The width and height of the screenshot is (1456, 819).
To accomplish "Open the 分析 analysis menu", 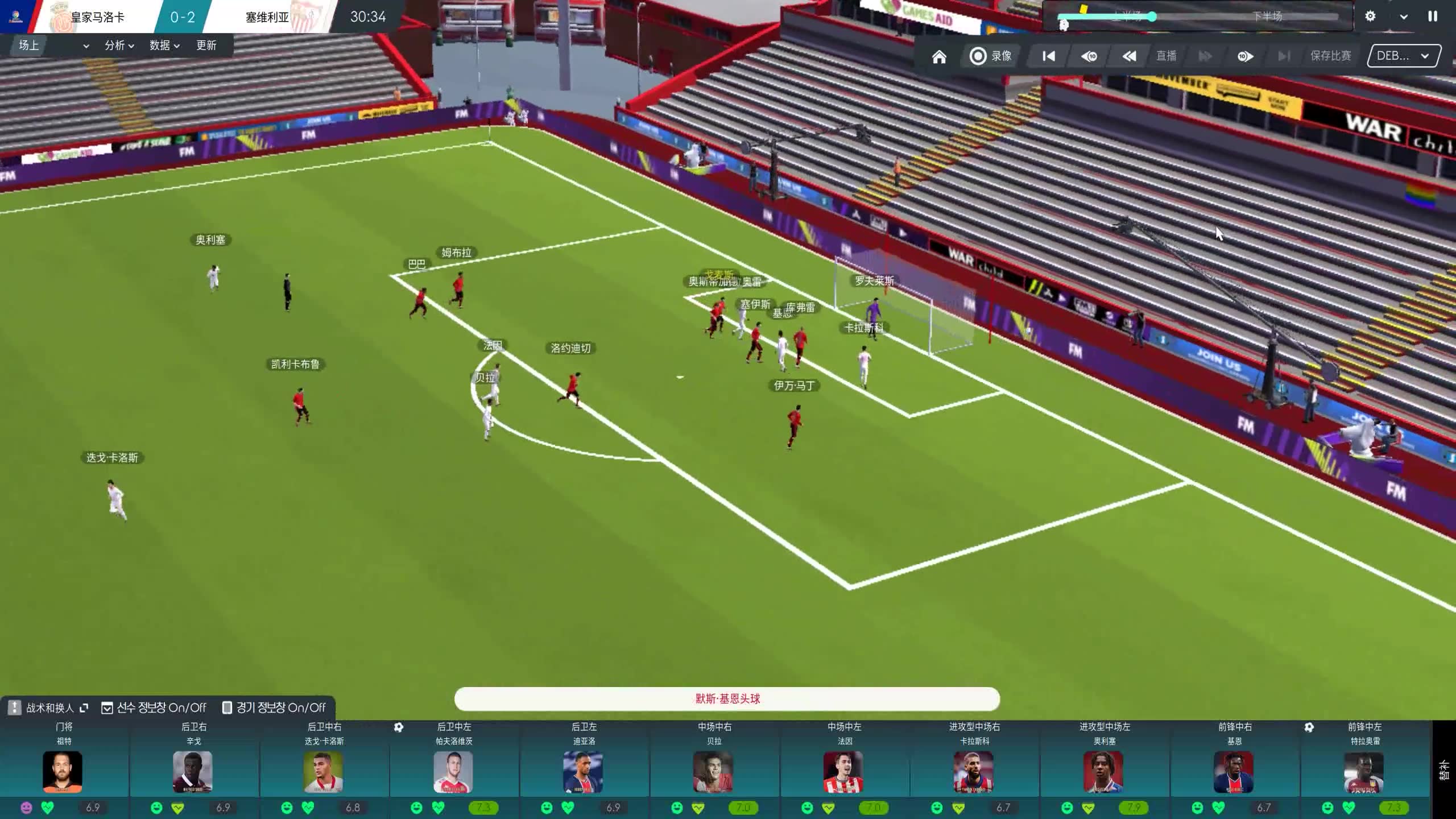I will [x=119, y=45].
